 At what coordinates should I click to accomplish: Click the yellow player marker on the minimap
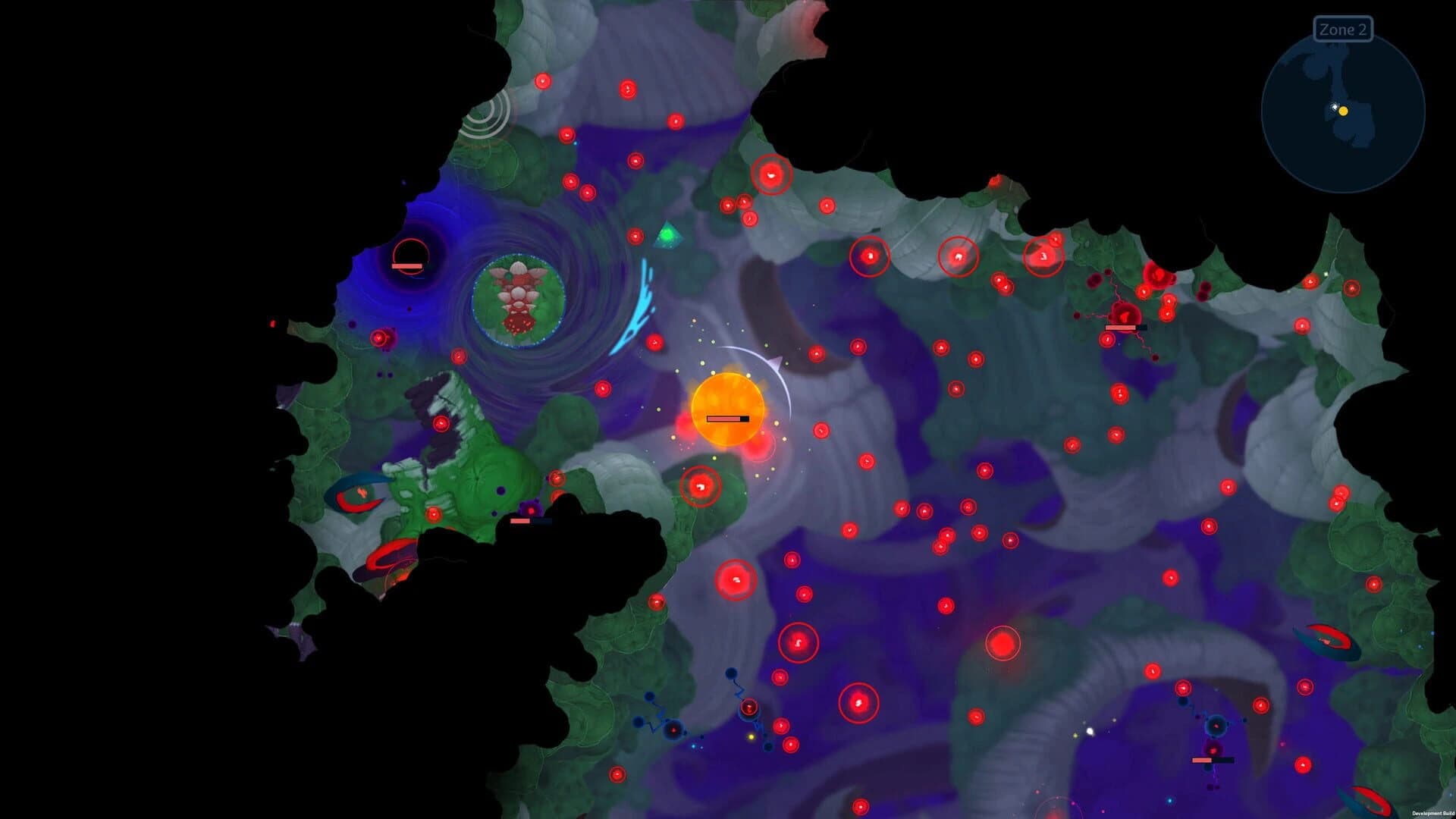[x=1343, y=112]
